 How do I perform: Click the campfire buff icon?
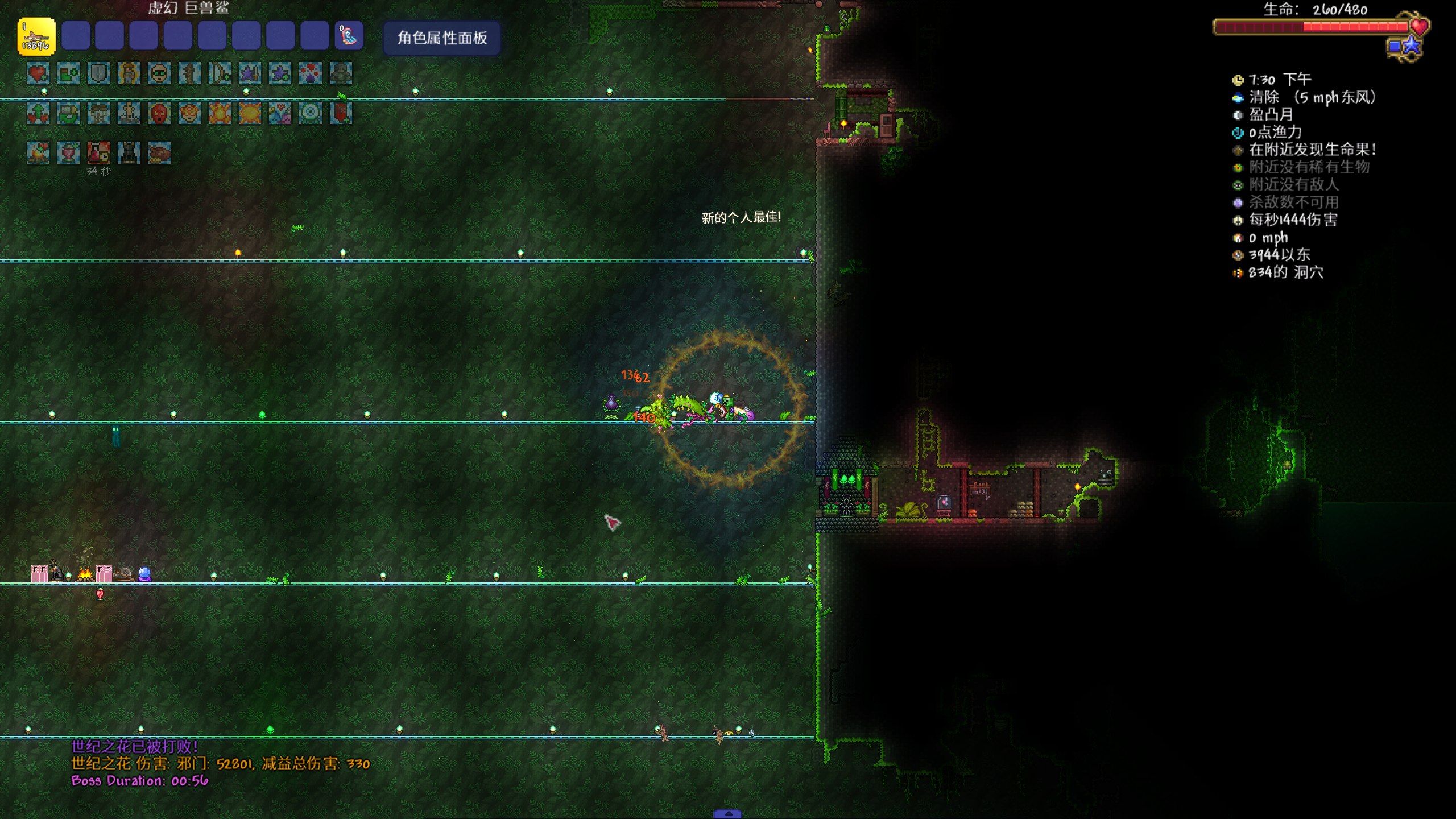38,152
